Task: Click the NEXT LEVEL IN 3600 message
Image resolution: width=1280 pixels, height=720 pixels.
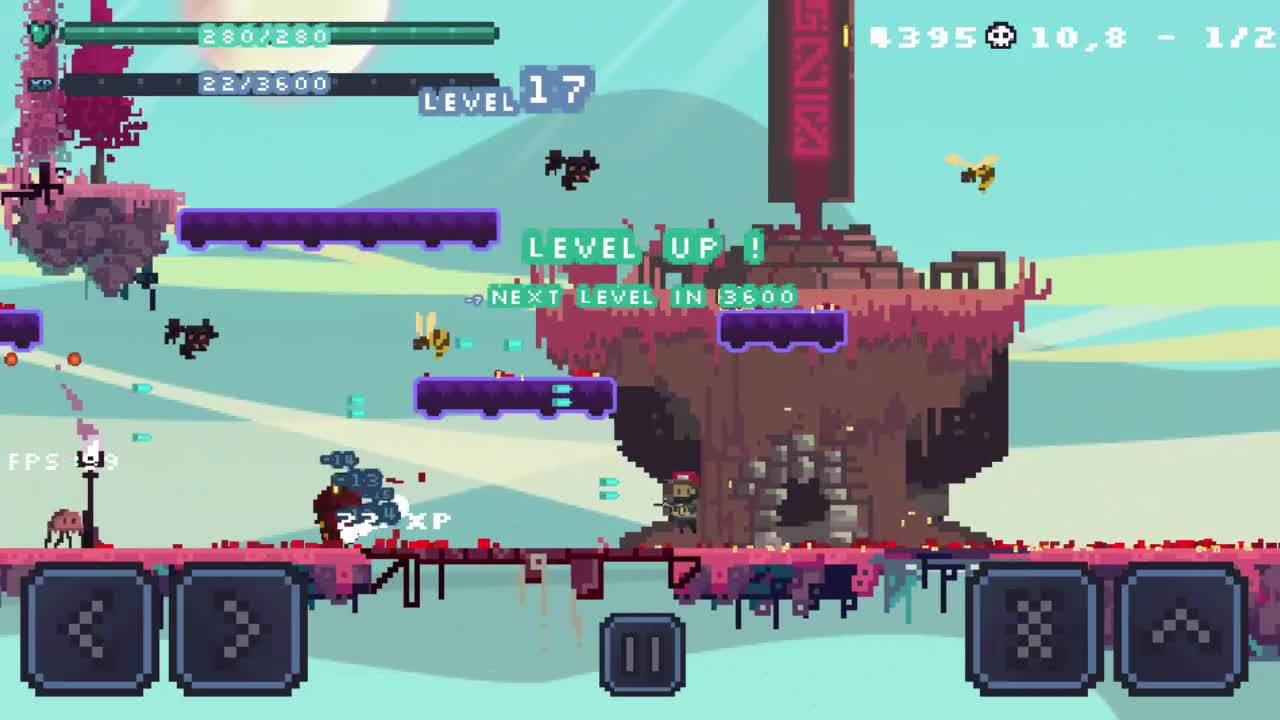Action: pyautogui.click(x=640, y=297)
